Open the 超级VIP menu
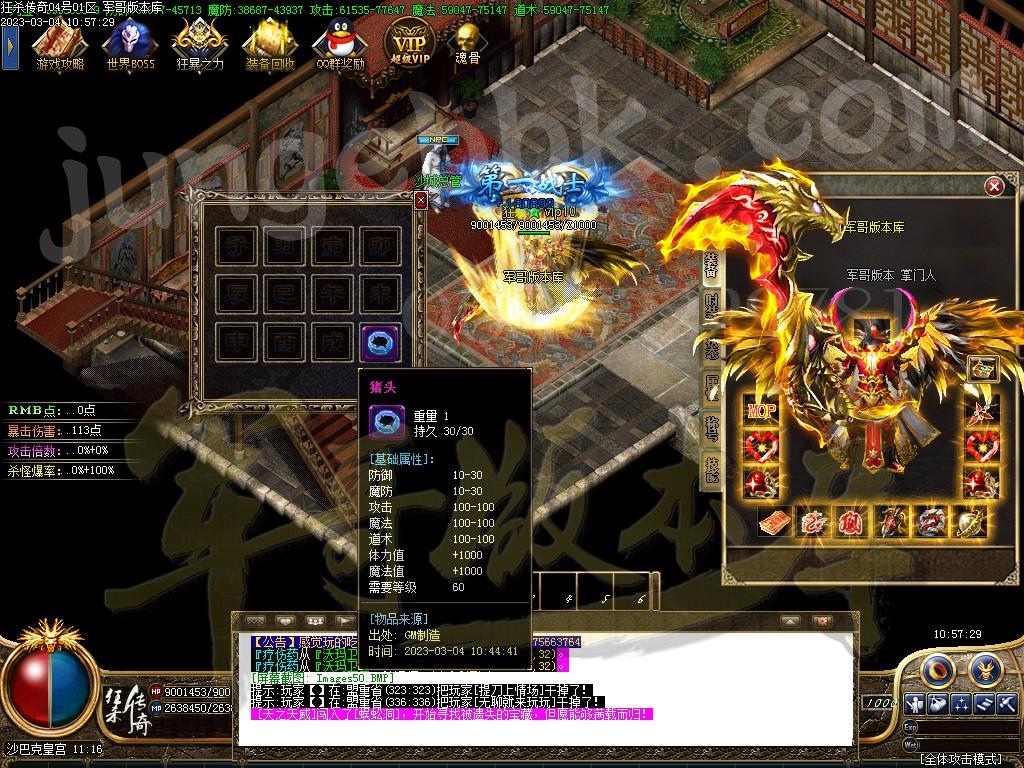 pos(409,44)
